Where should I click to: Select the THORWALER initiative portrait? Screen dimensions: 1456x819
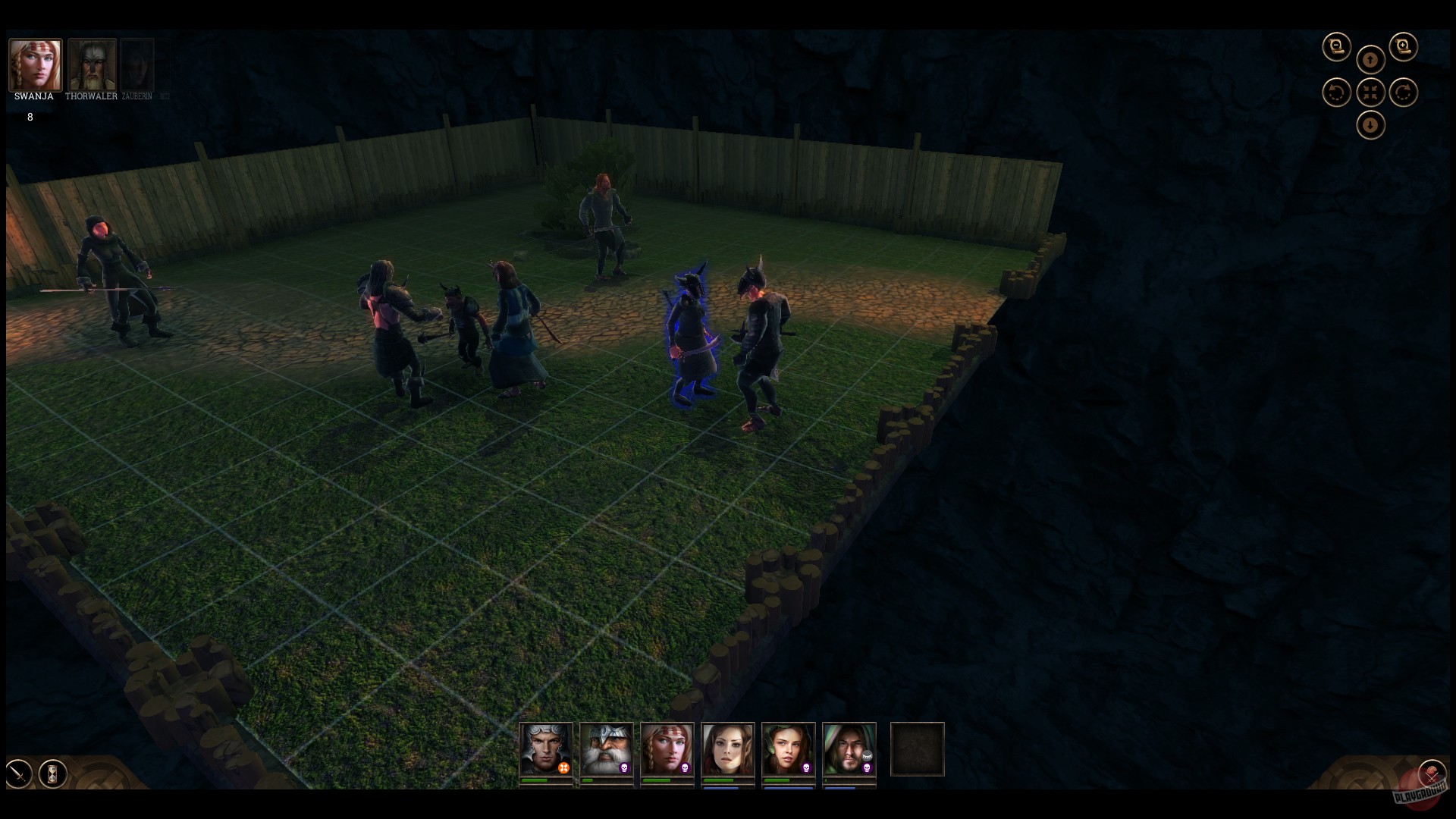coord(91,64)
